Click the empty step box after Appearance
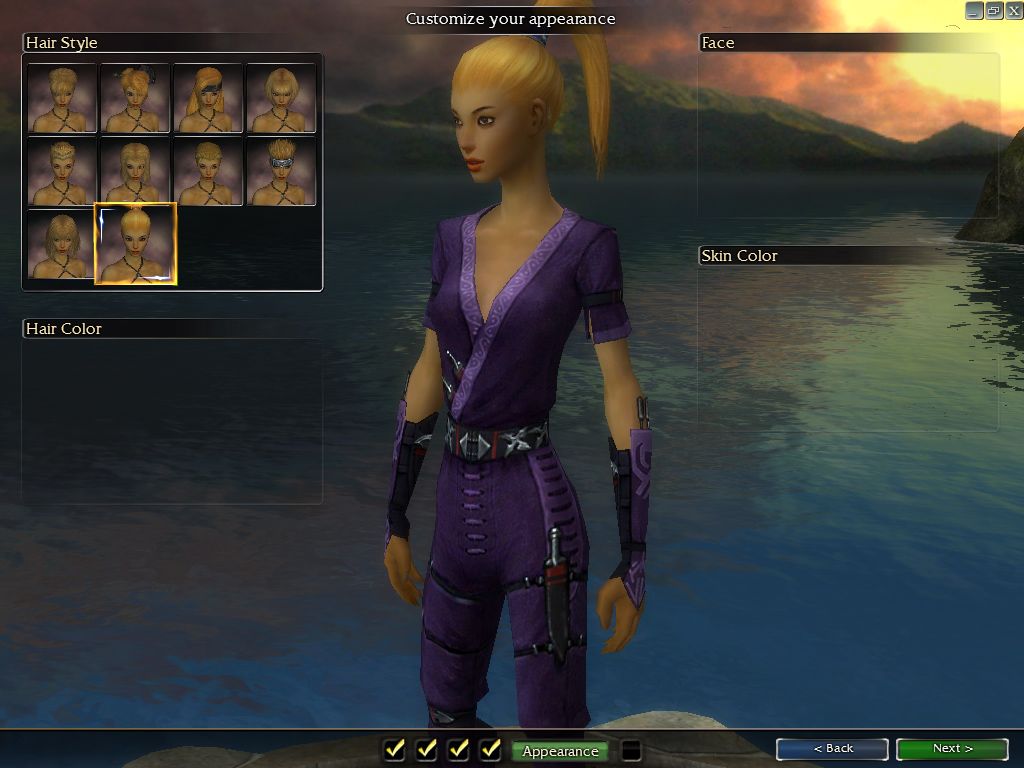The width and height of the screenshot is (1024, 768). (630, 750)
